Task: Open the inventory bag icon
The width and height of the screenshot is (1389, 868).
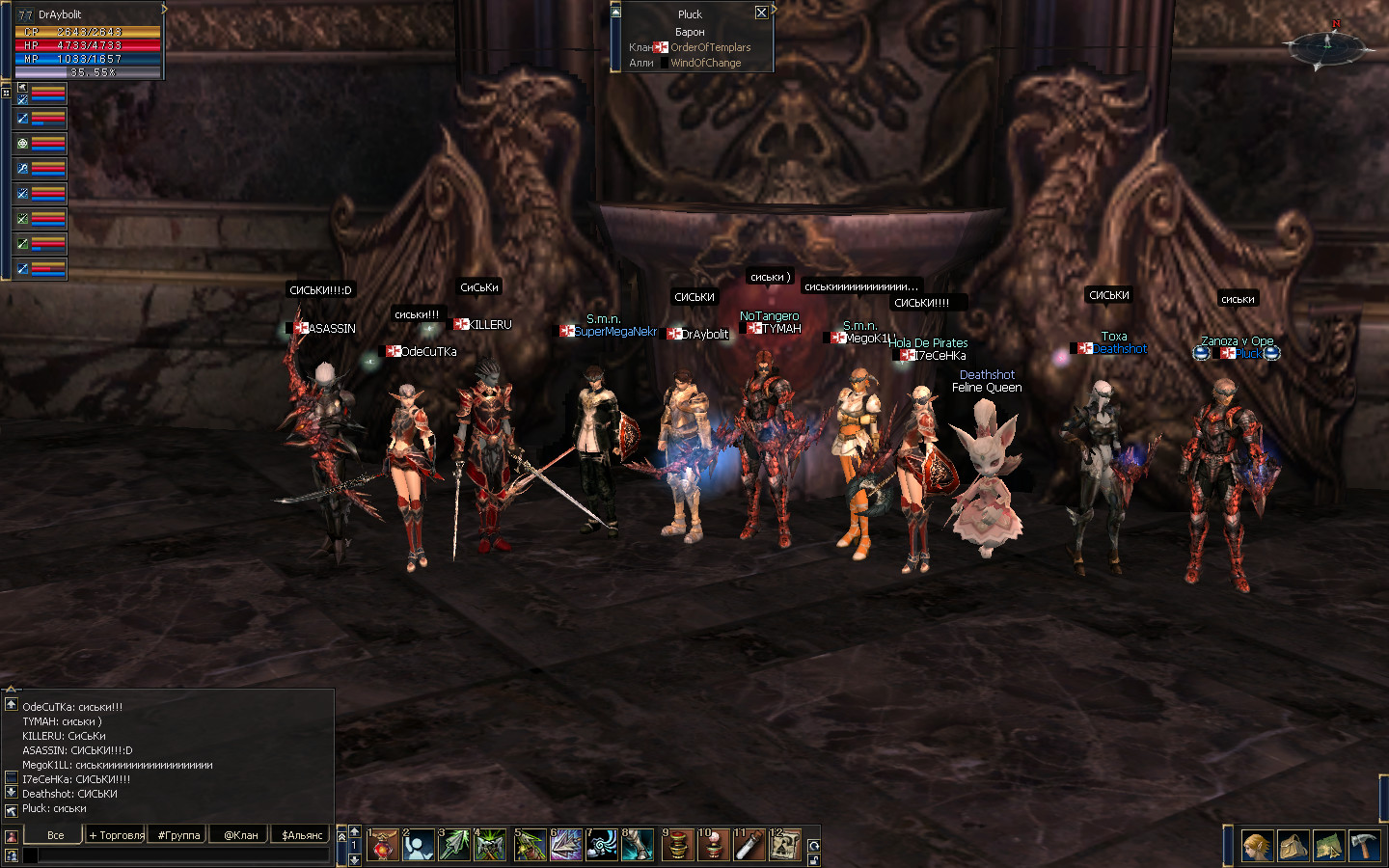Action: pos(1294,846)
